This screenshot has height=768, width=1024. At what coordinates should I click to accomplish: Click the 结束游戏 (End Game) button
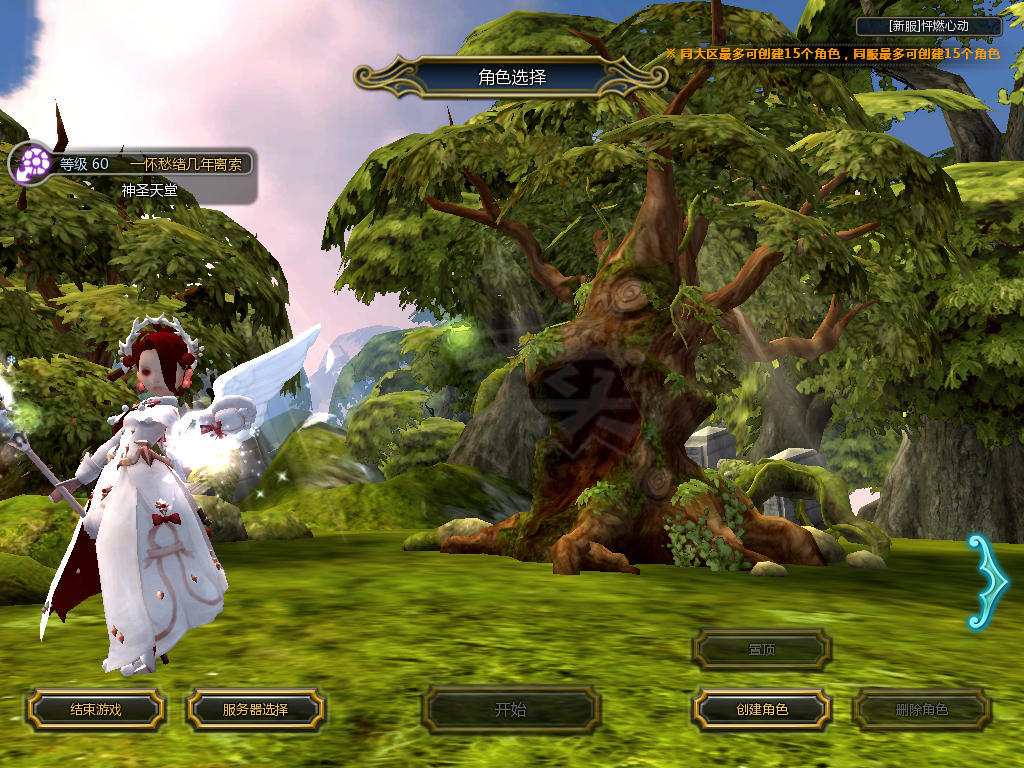click(x=95, y=710)
